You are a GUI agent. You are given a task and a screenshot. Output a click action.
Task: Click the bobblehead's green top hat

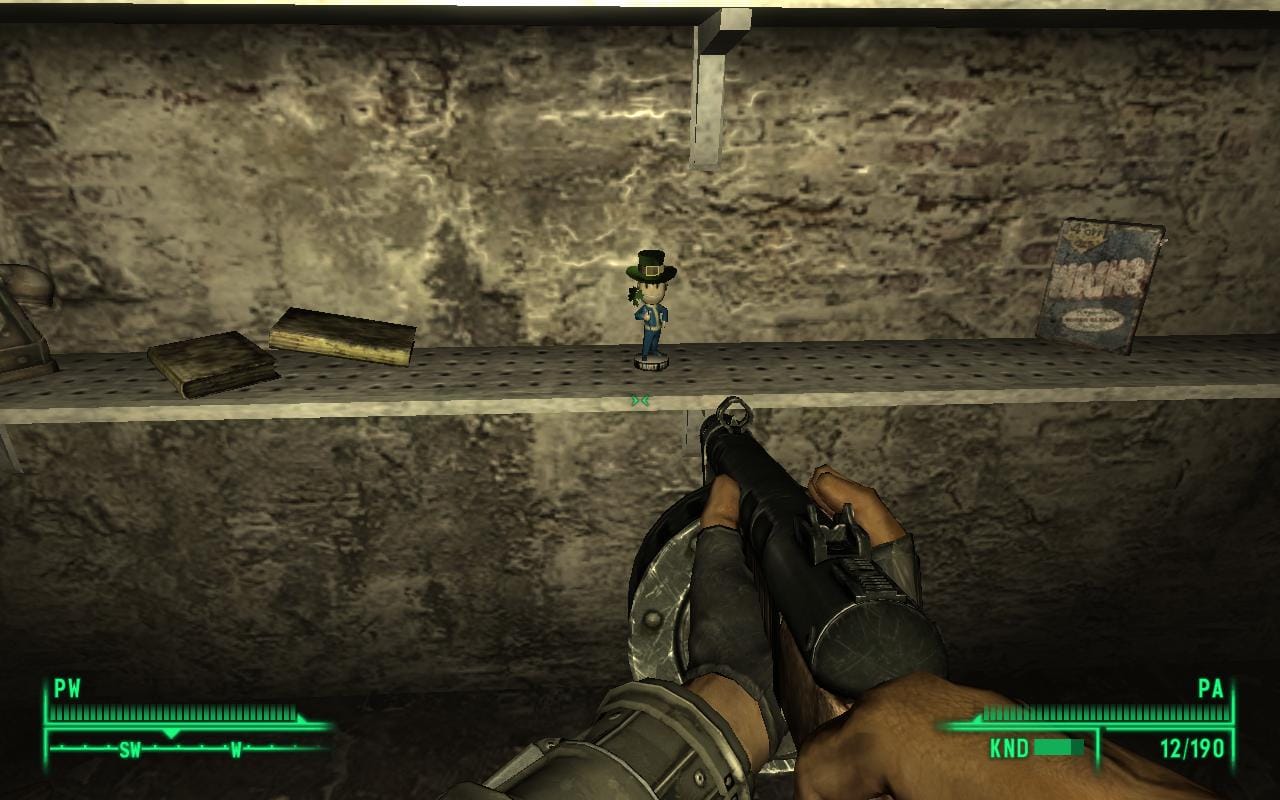(651, 267)
